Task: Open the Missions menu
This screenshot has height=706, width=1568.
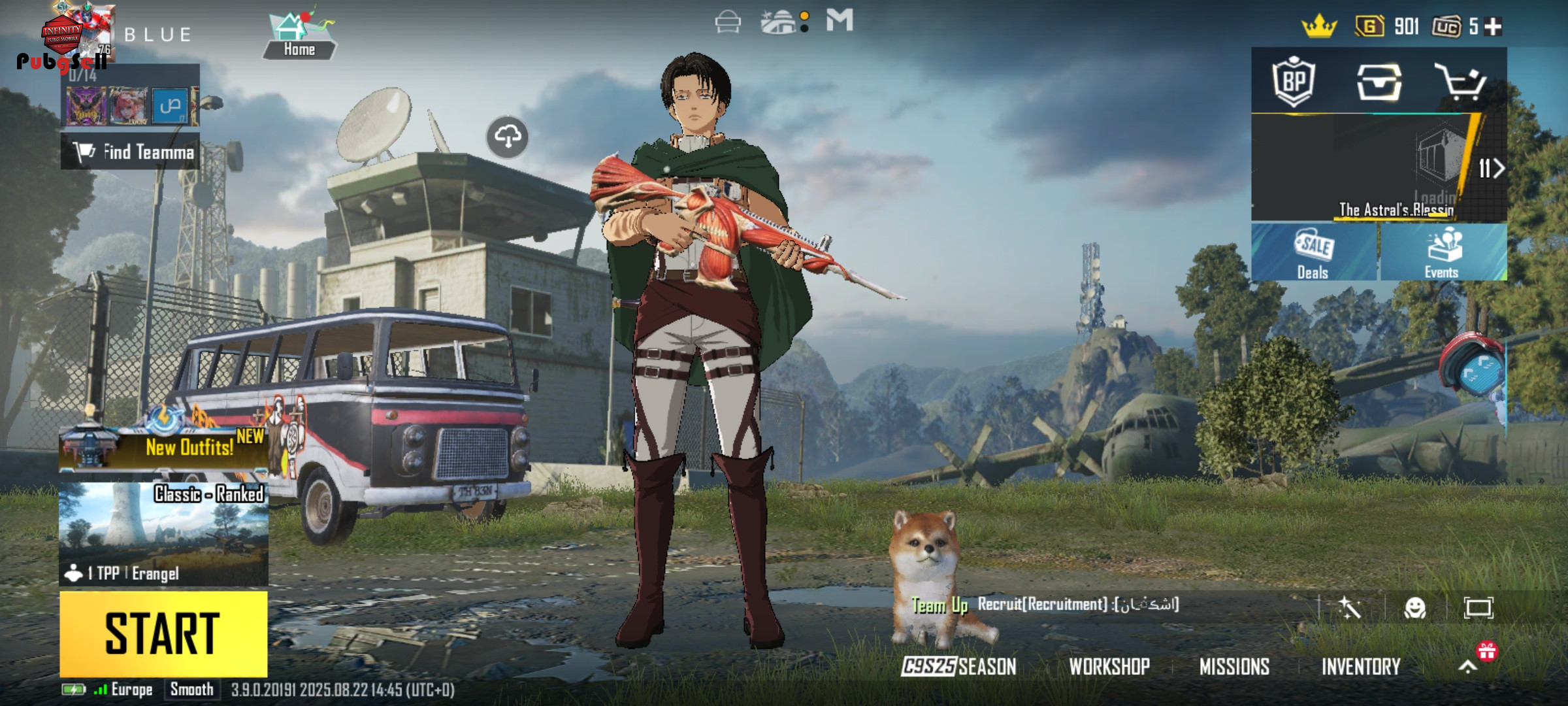Action: tap(1234, 666)
